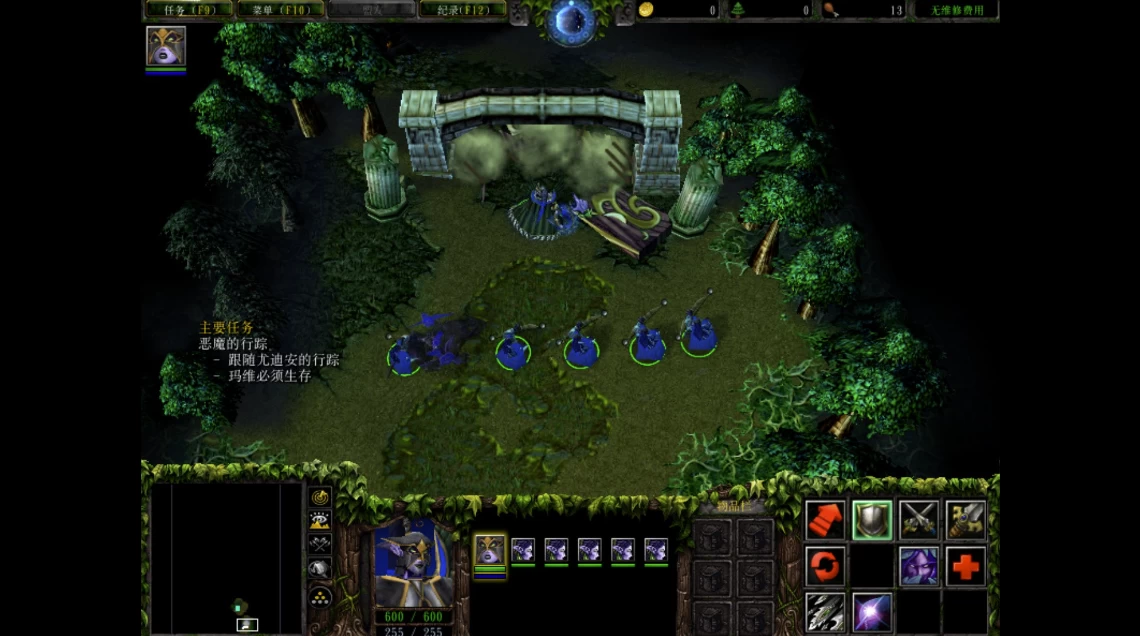Toggle ally color mode with the crossed-axes button
This screenshot has width=1140, height=636.
pyautogui.click(x=320, y=545)
